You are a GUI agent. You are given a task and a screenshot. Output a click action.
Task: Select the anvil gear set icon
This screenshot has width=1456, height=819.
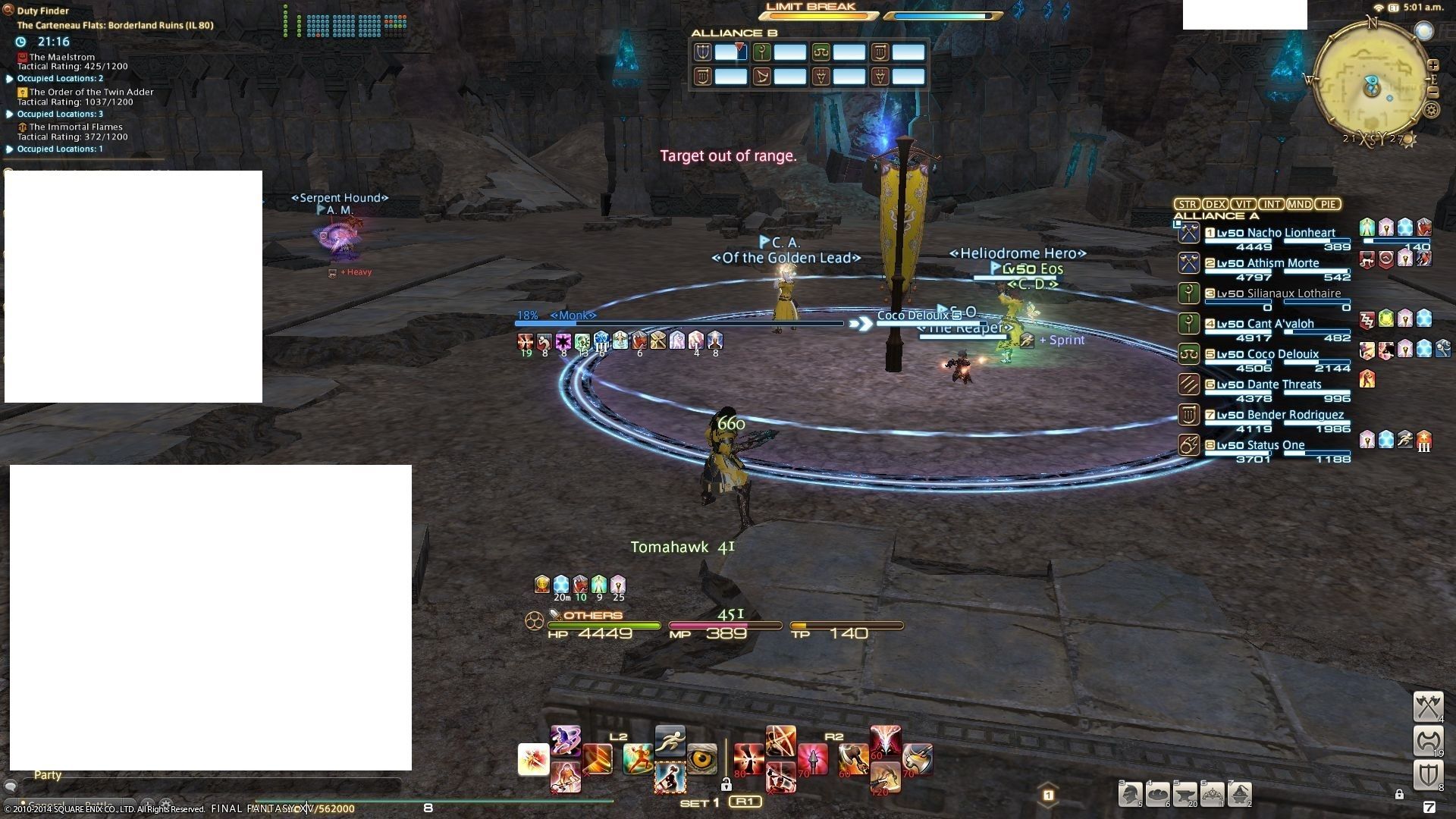pyautogui.click(x=1185, y=793)
